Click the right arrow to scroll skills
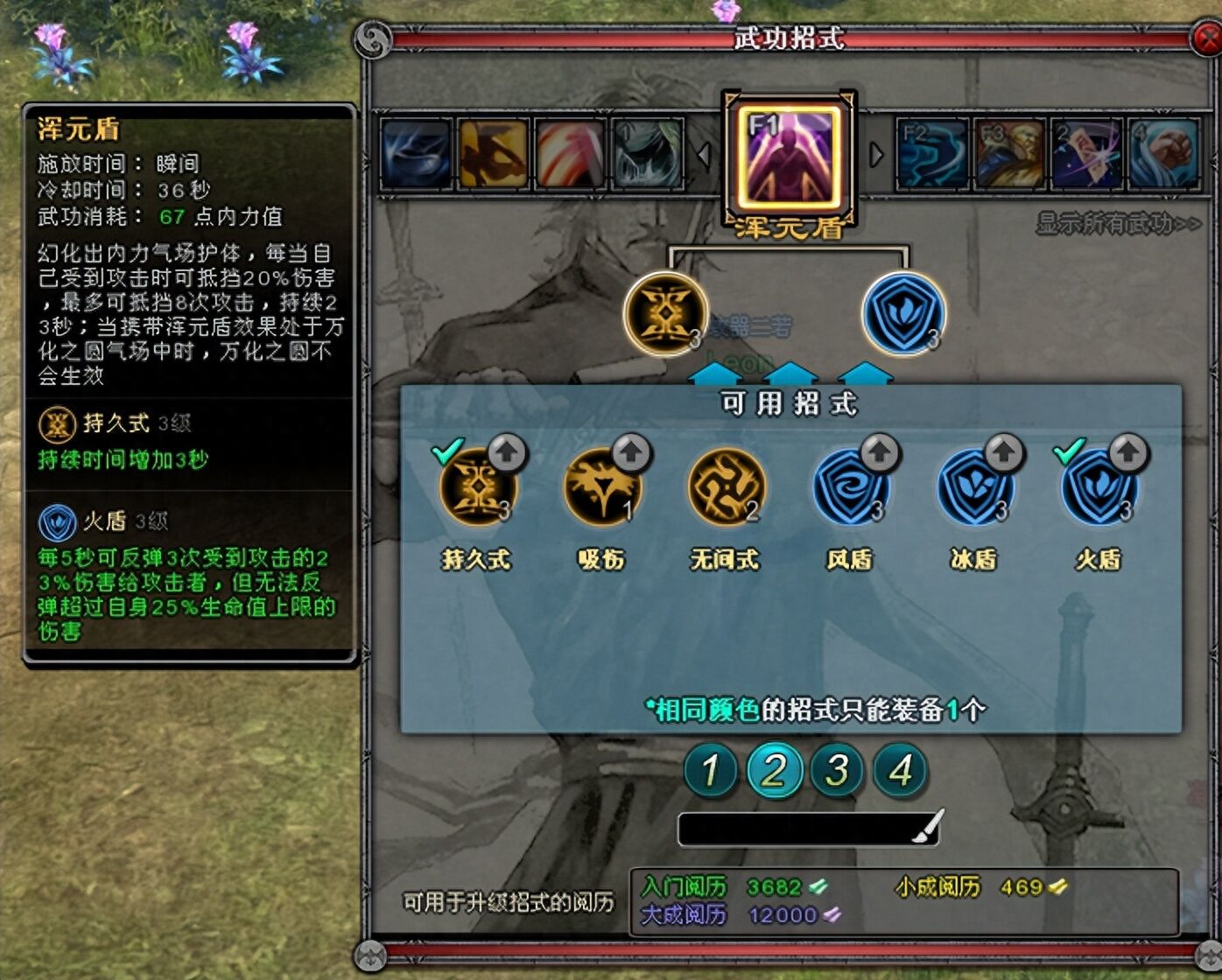1222x980 pixels. coord(874,154)
